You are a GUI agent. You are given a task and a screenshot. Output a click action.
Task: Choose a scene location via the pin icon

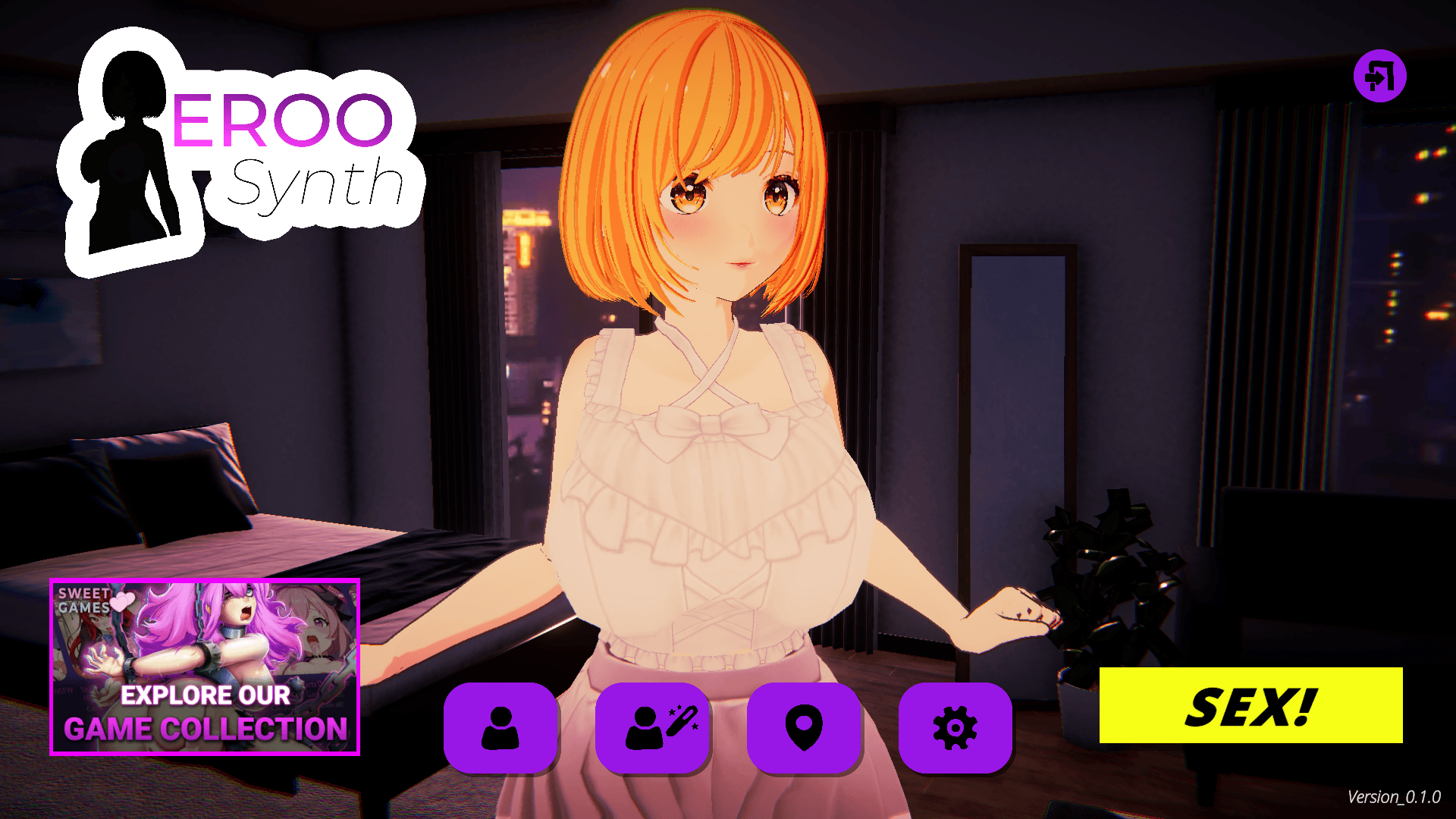pos(805,726)
